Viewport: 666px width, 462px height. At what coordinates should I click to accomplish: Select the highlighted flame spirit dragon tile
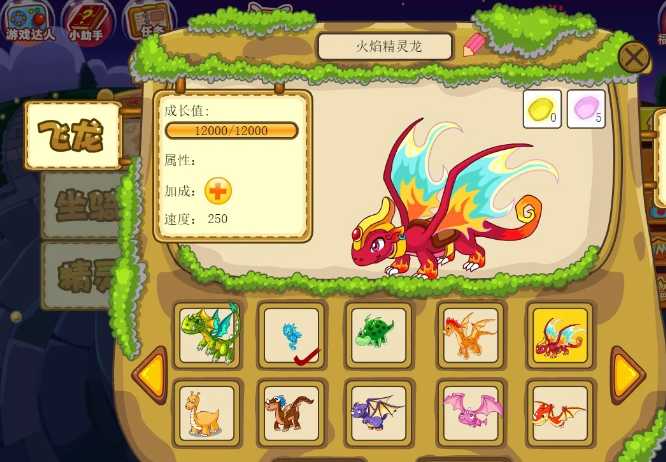pyautogui.click(x=560, y=336)
